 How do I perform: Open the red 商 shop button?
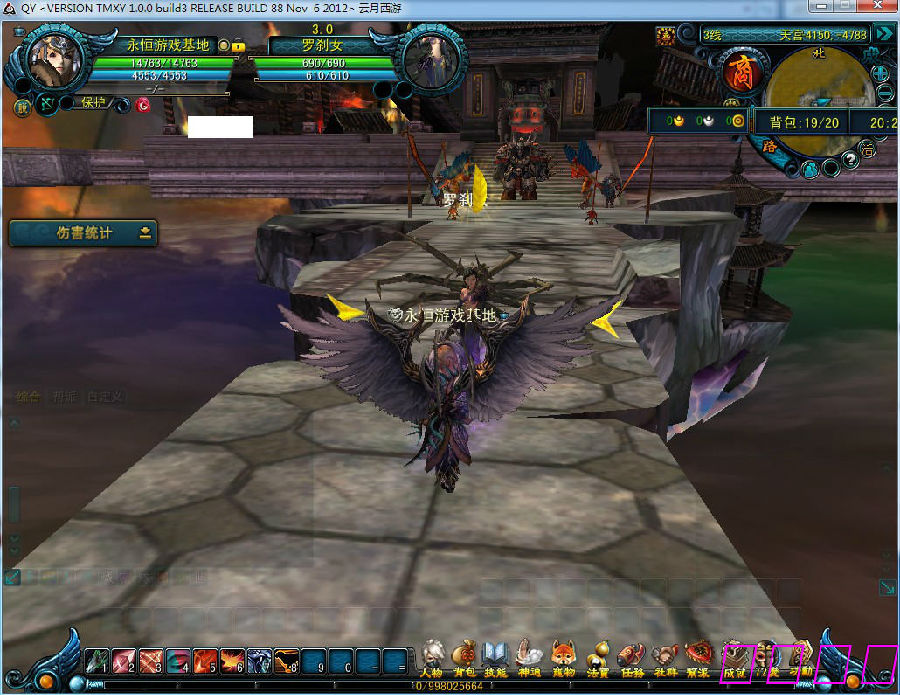click(741, 75)
